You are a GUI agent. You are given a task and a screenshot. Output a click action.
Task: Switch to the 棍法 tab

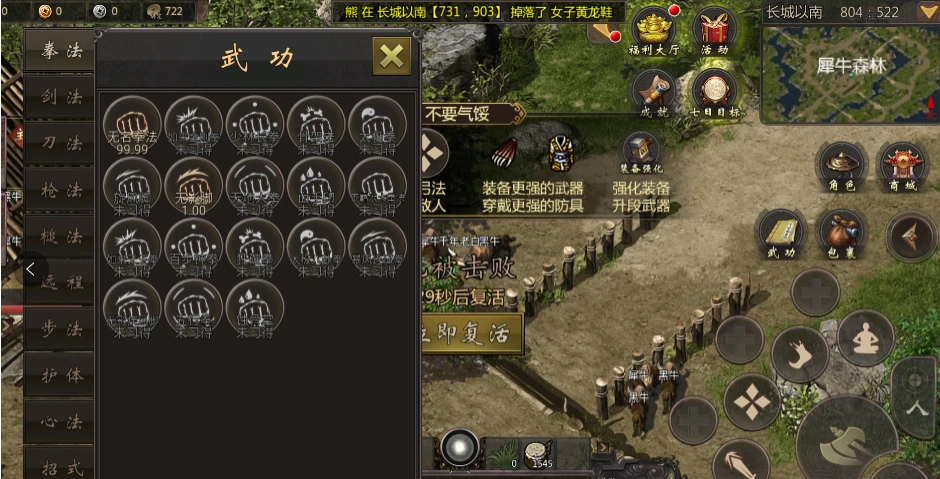[x=61, y=237]
